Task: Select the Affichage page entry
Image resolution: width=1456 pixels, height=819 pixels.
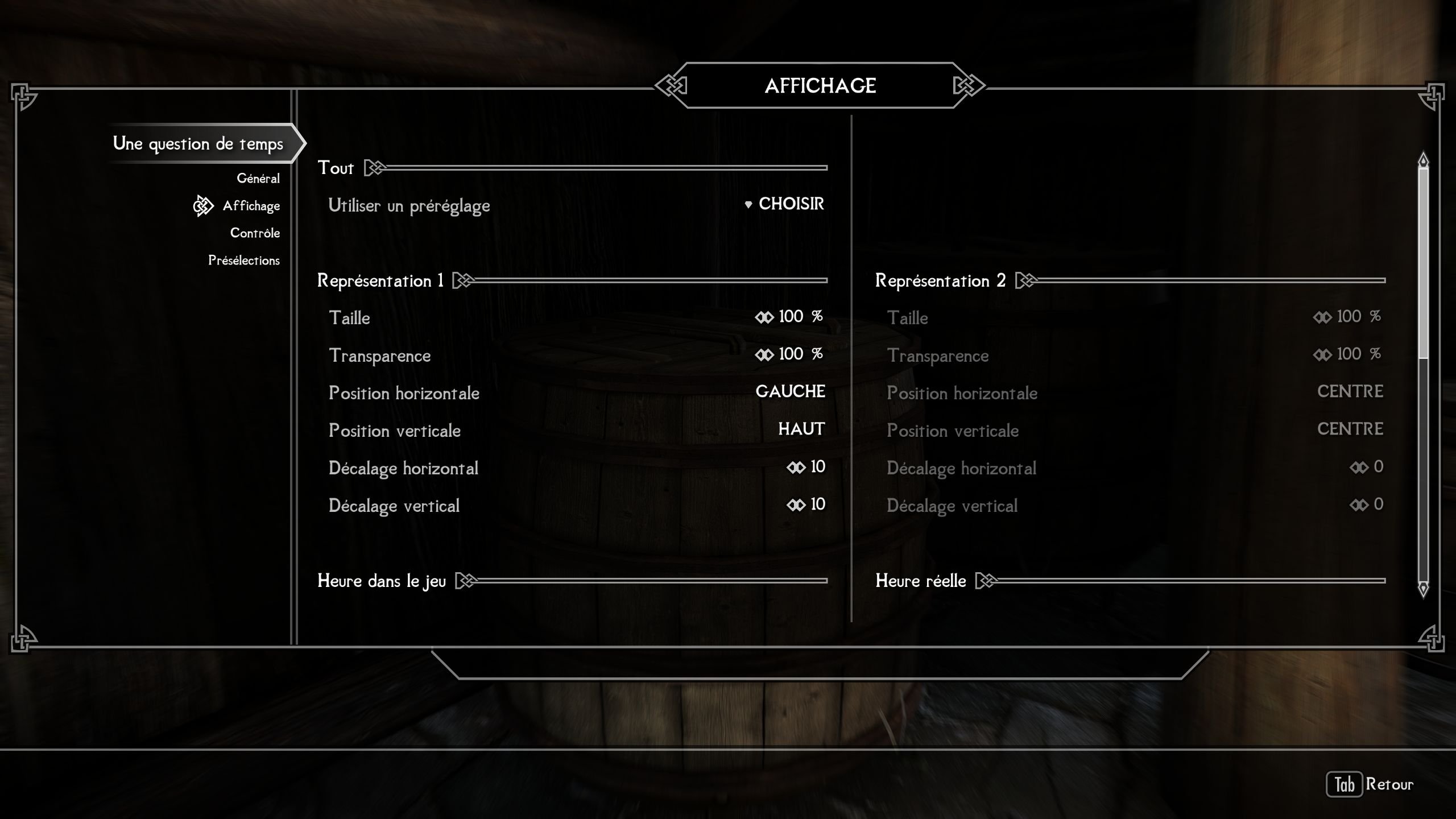Action: [x=251, y=206]
